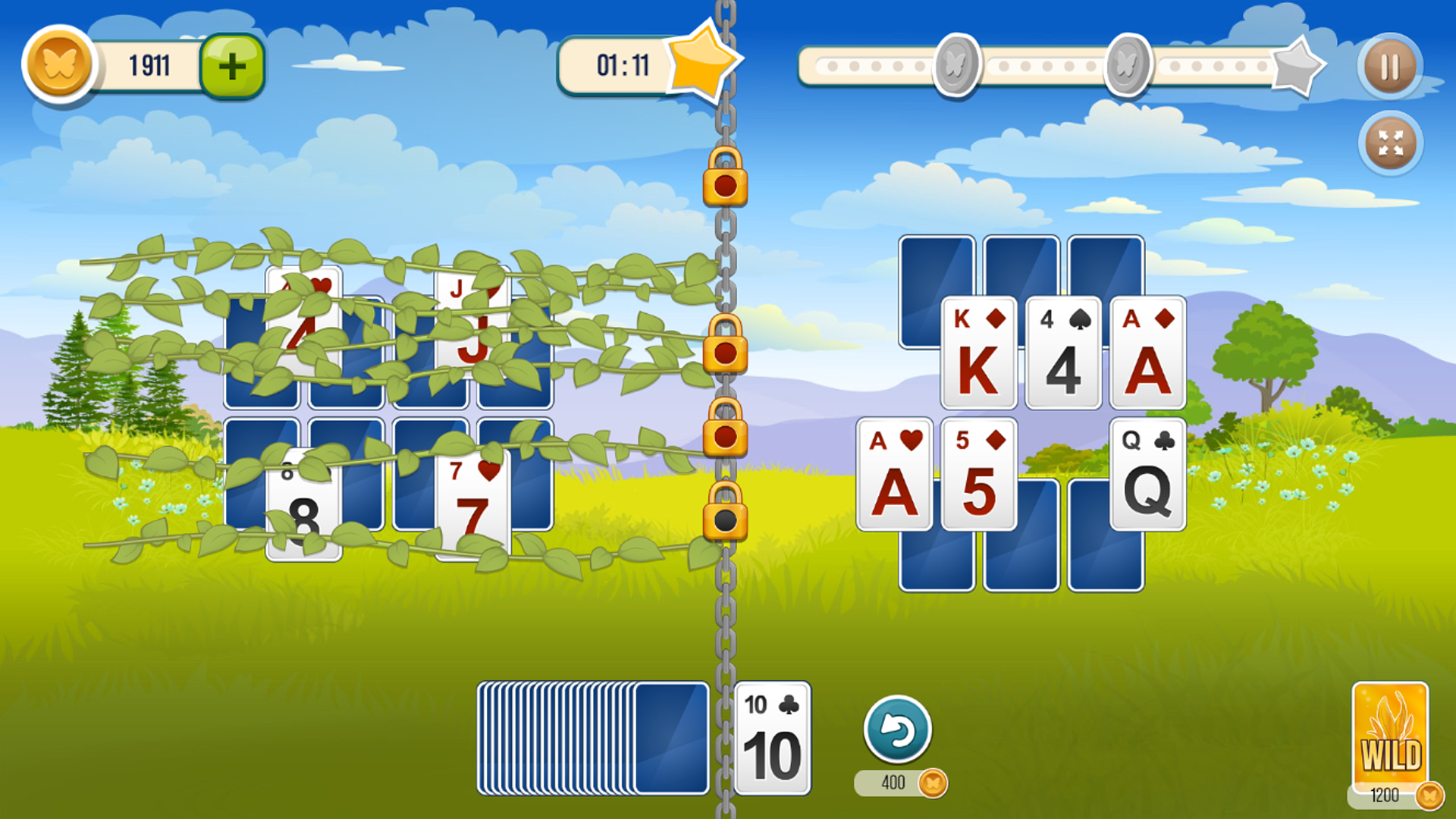The height and width of the screenshot is (819, 1456).
Task: Click the pause icon
Action: tap(1389, 67)
